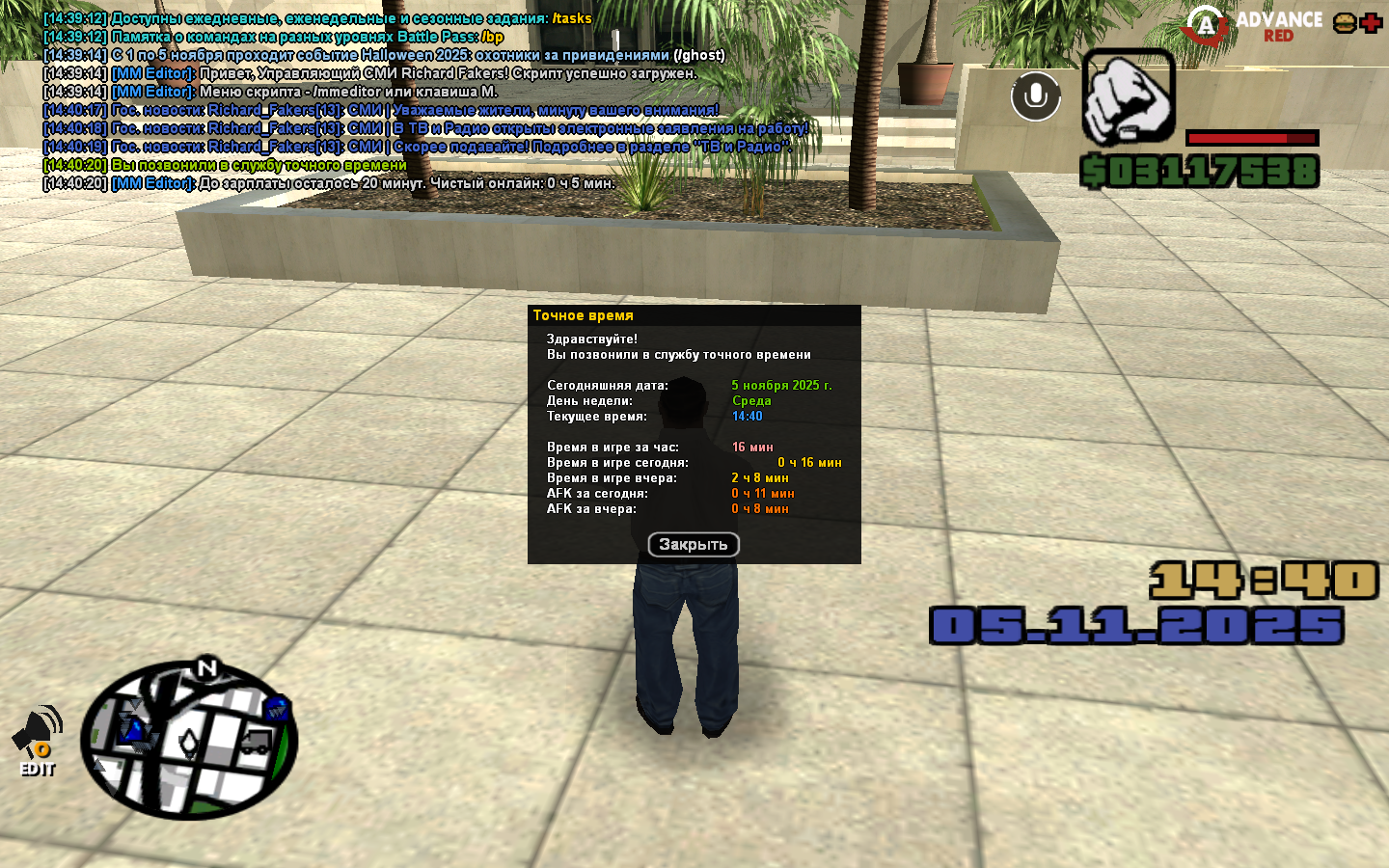1389x868 pixels.
Task: Click the Advance Red server logo
Action: point(1254,26)
